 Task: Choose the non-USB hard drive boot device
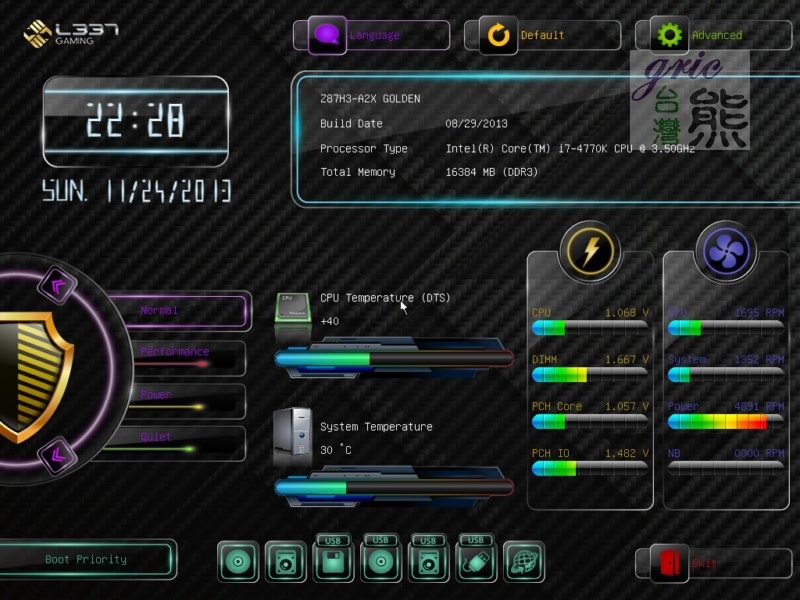pyautogui.click(x=285, y=562)
